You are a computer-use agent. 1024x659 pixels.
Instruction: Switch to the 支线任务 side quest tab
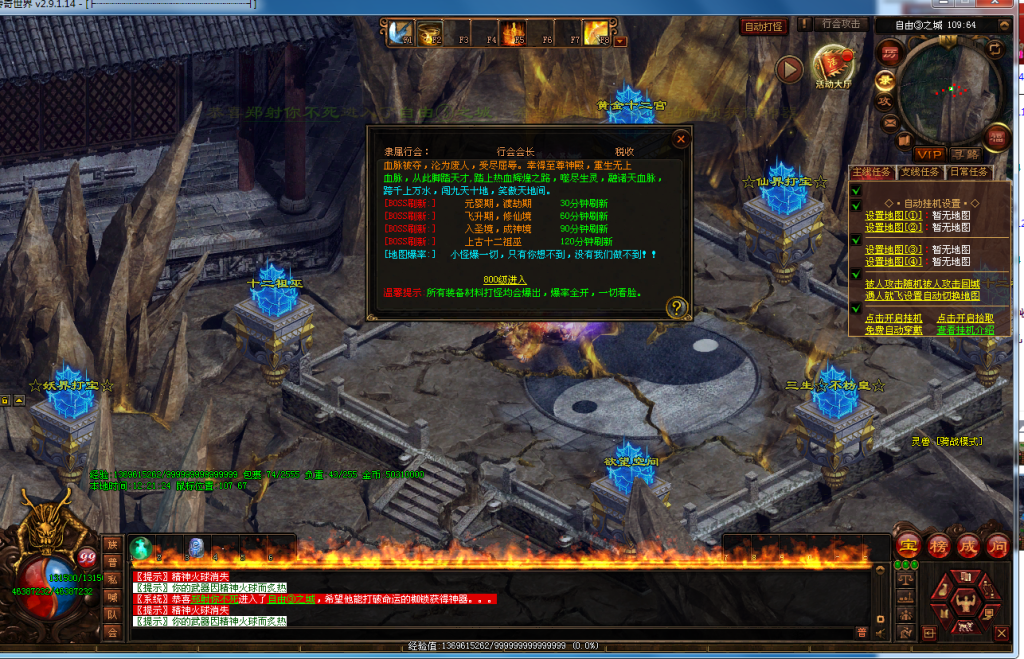tap(920, 172)
